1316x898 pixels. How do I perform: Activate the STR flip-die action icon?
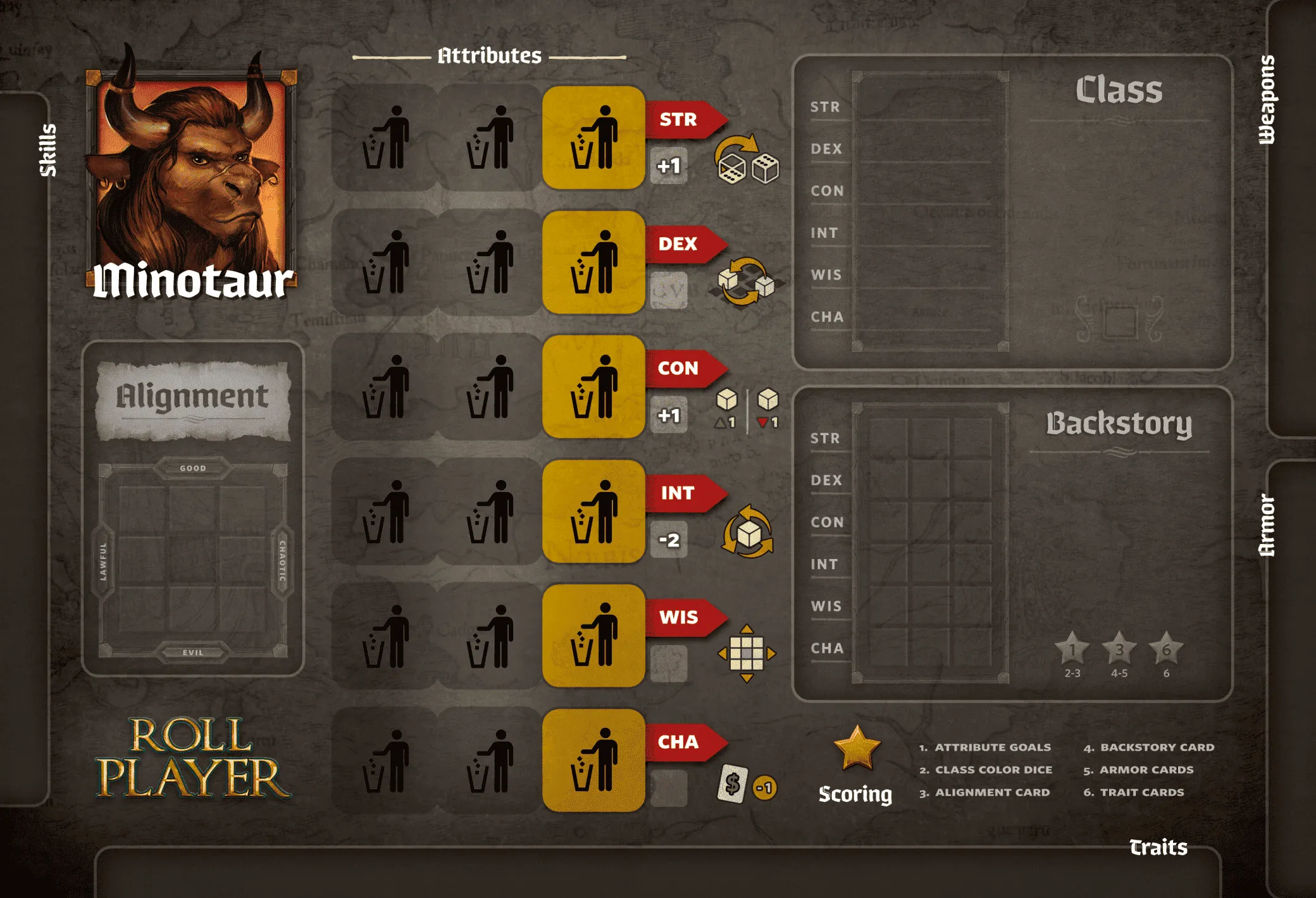point(747,160)
